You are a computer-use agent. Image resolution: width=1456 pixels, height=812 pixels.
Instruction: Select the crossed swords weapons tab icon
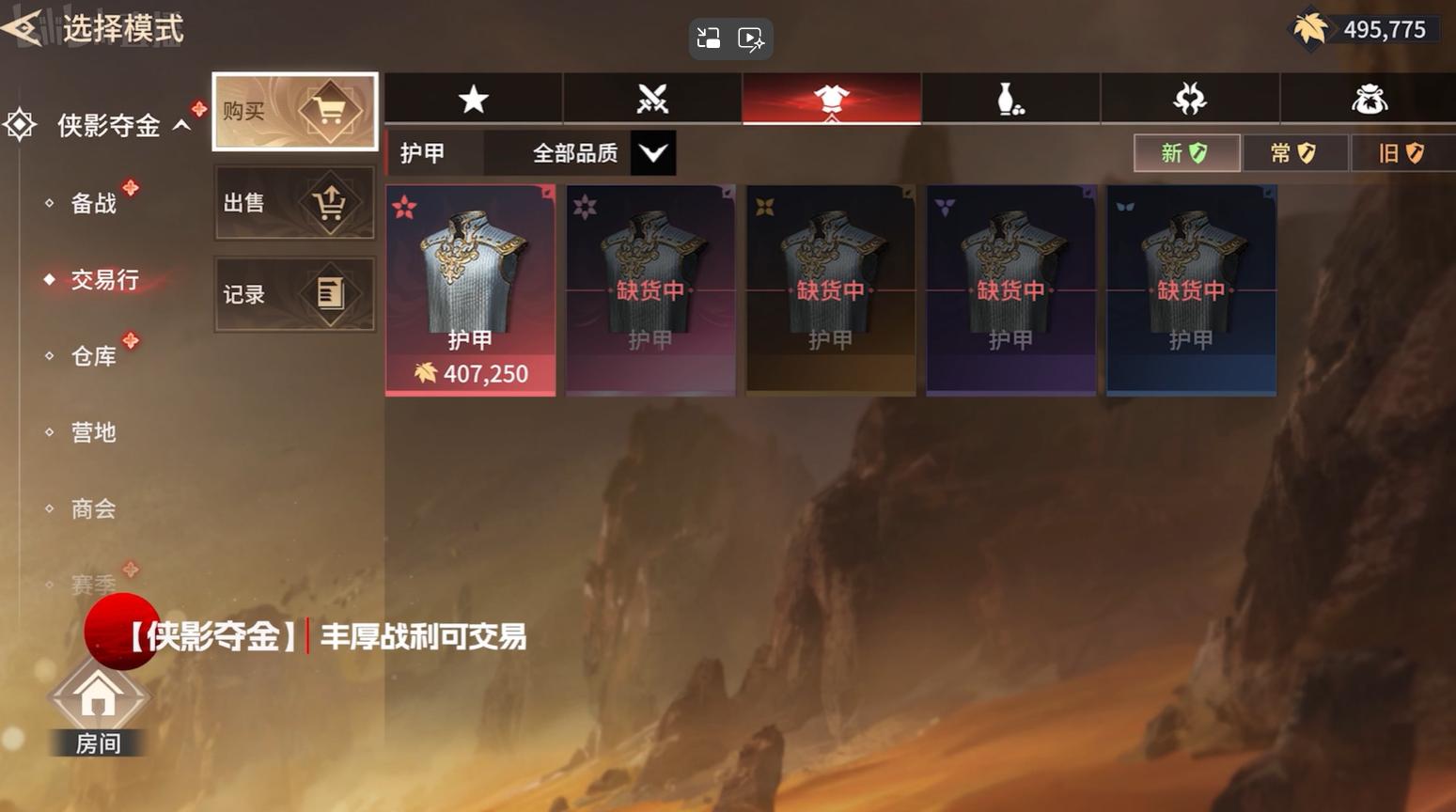pos(652,98)
